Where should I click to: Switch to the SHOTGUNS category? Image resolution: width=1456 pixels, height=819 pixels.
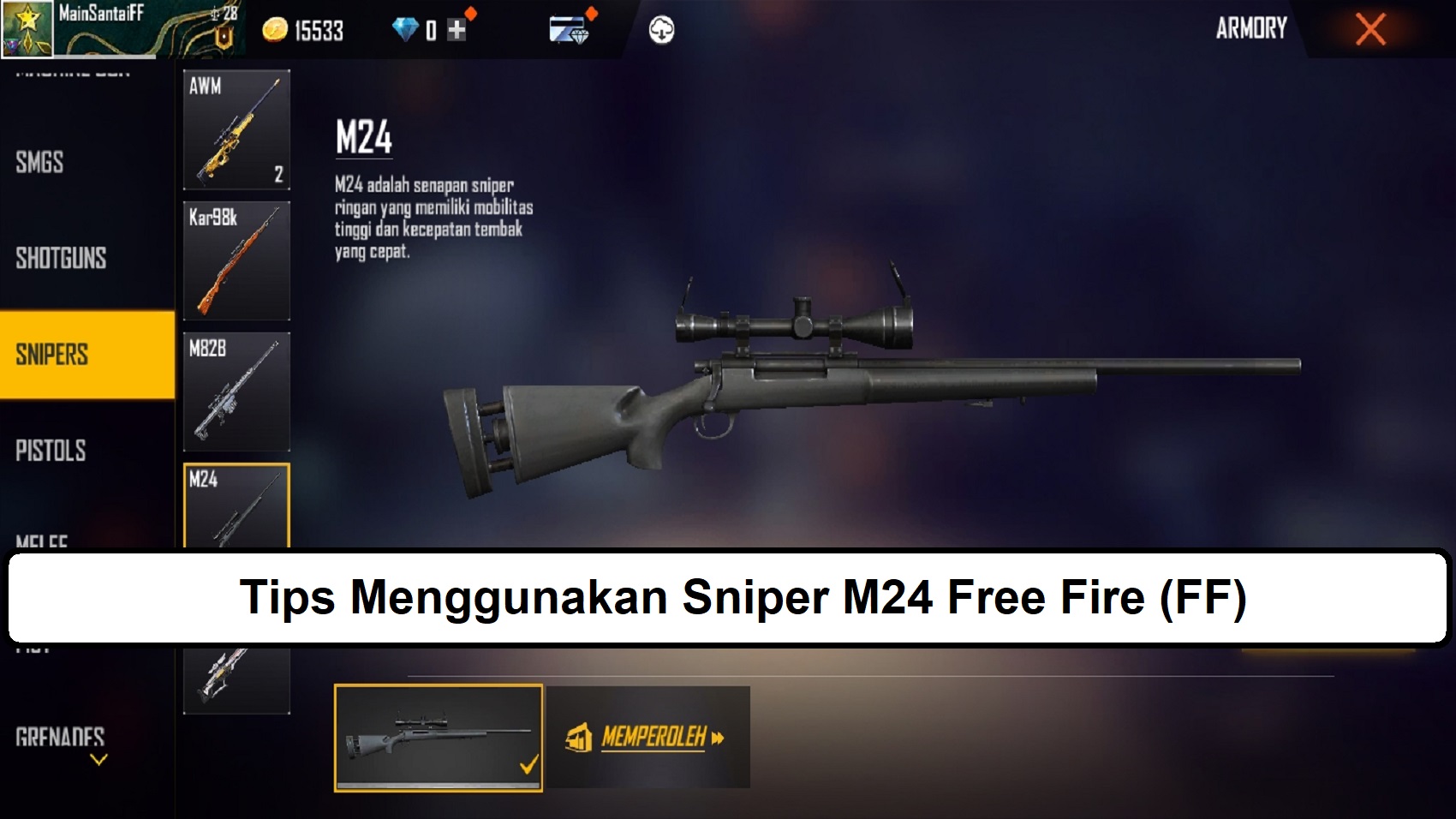pos(60,257)
